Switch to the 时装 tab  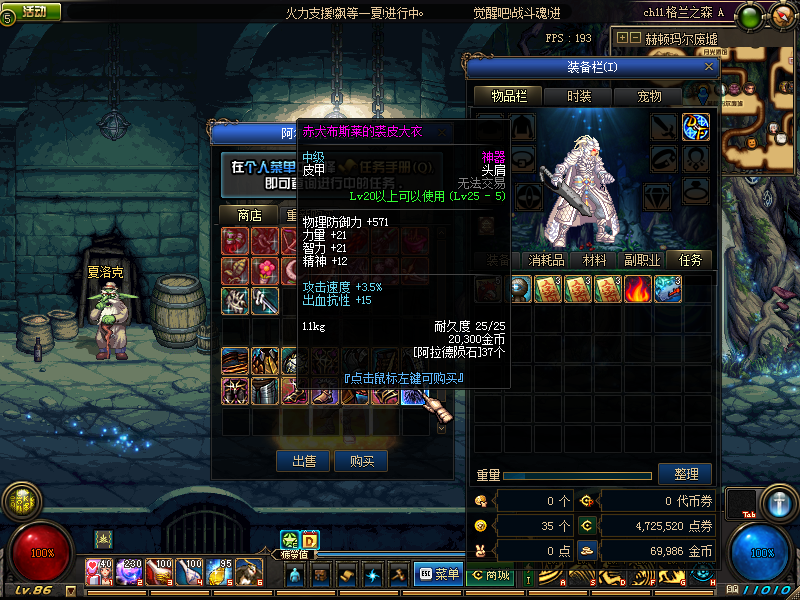(x=578, y=96)
